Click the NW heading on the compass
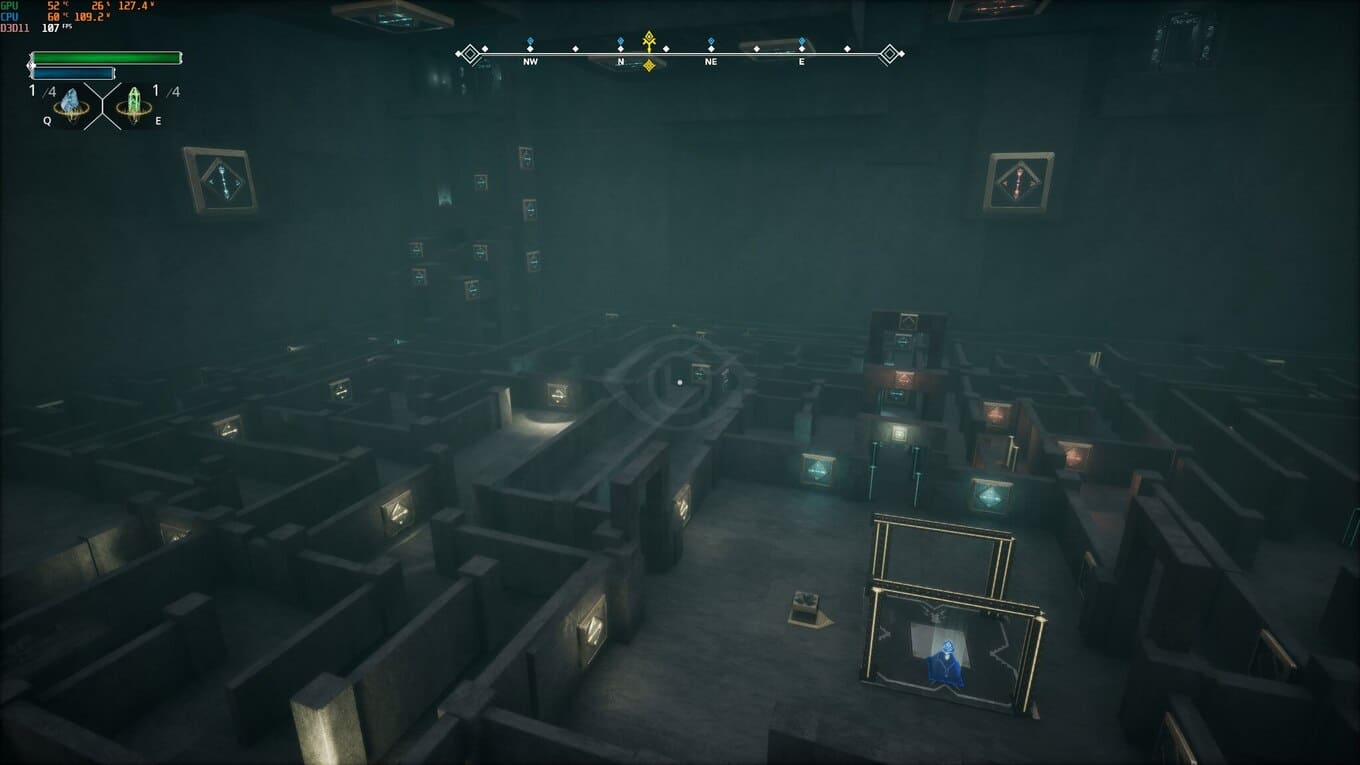 coord(530,61)
